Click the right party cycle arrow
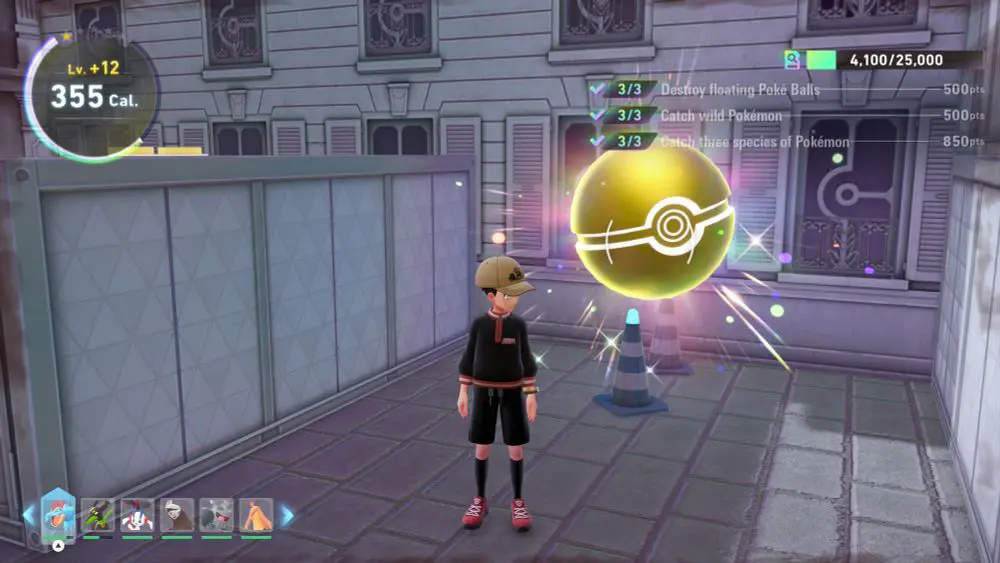This screenshot has height=563, width=1000. (288, 515)
